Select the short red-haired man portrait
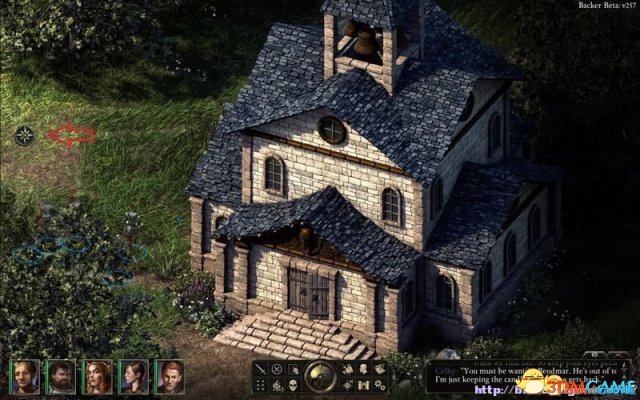This screenshot has width=640, height=400. pyautogui.click(x=169, y=376)
